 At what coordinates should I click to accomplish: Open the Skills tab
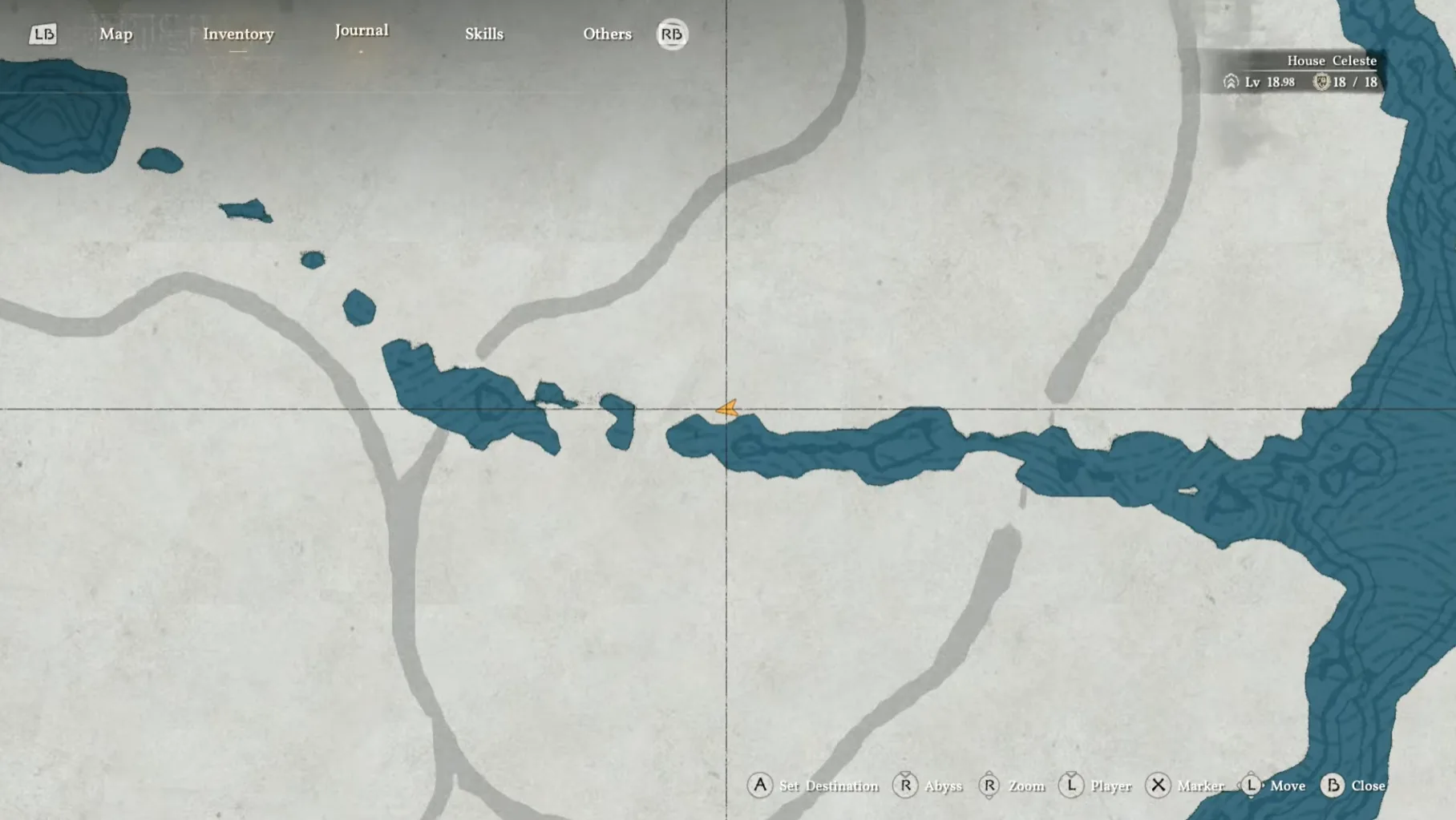[x=485, y=34]
